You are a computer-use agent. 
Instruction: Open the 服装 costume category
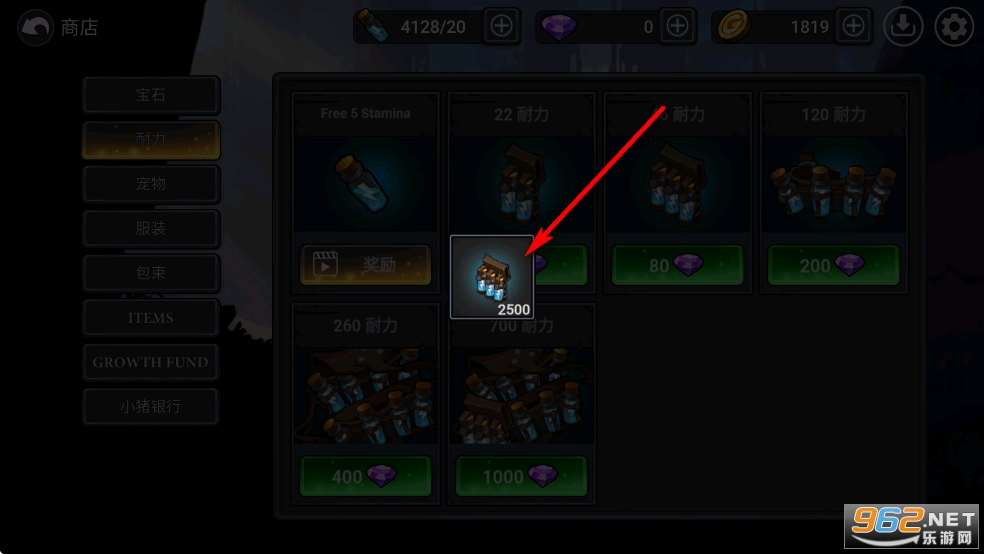point(151,228)
